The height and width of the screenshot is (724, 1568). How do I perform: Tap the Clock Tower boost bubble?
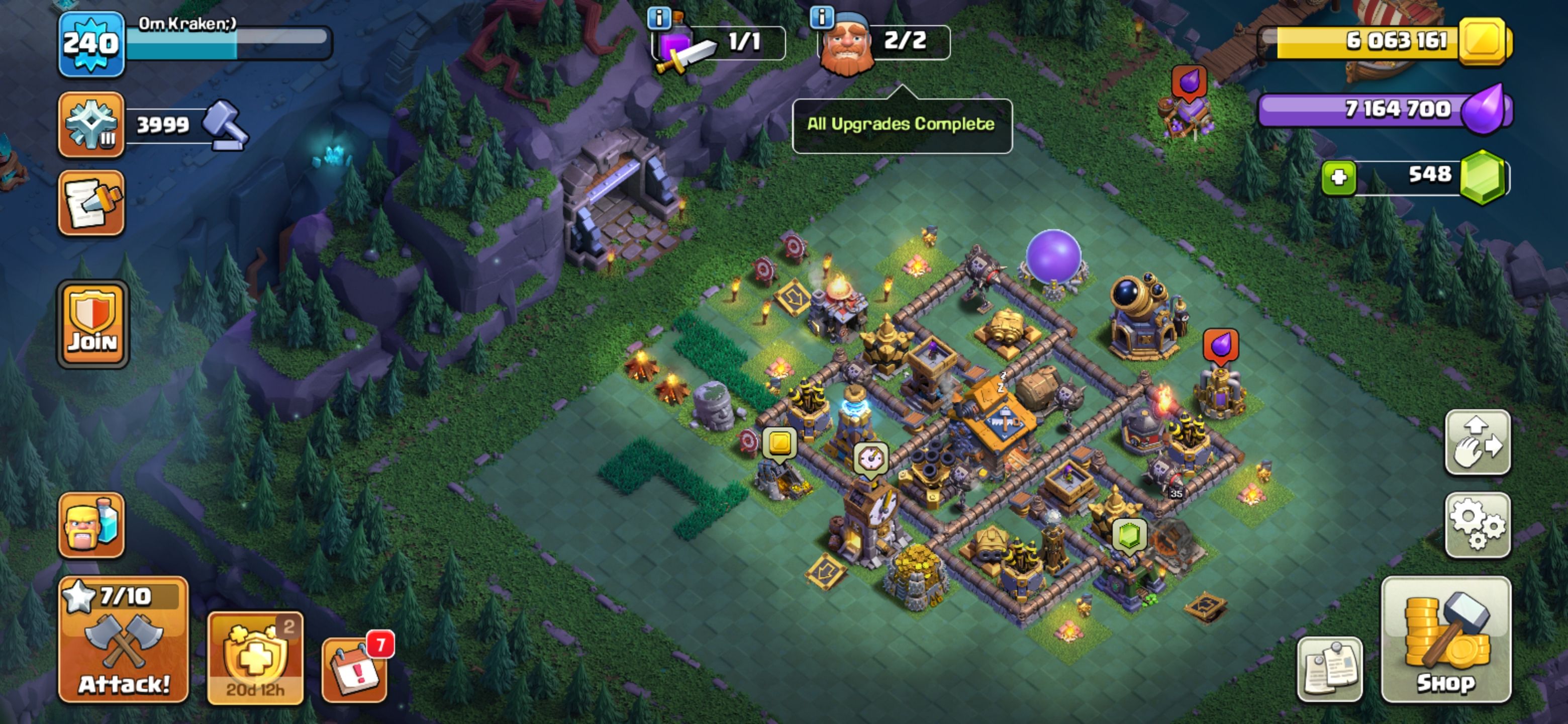point(870,458)
